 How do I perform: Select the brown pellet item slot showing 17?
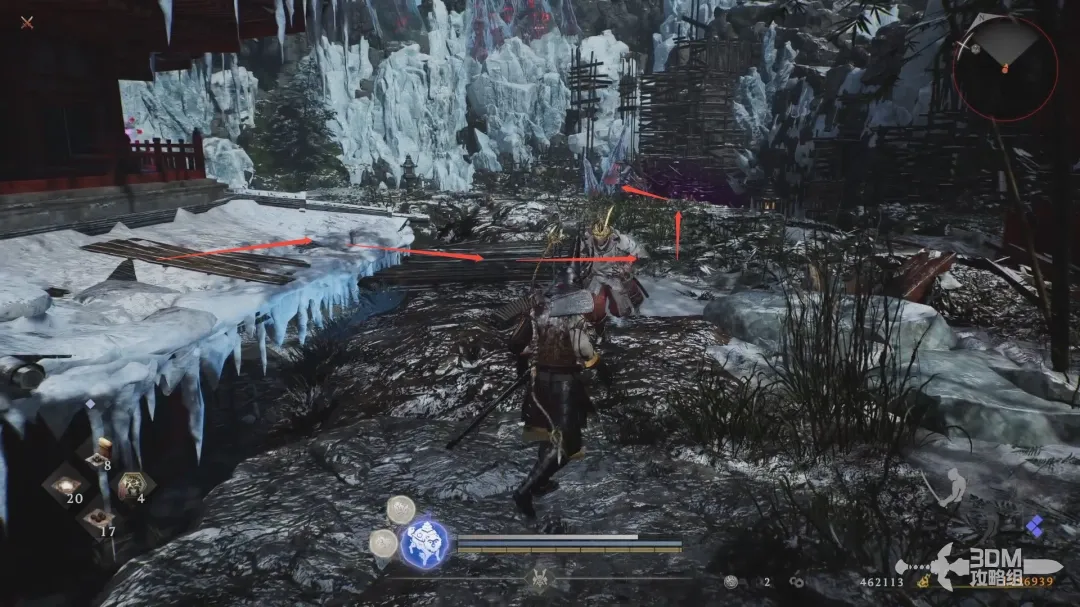pos(98,518)
